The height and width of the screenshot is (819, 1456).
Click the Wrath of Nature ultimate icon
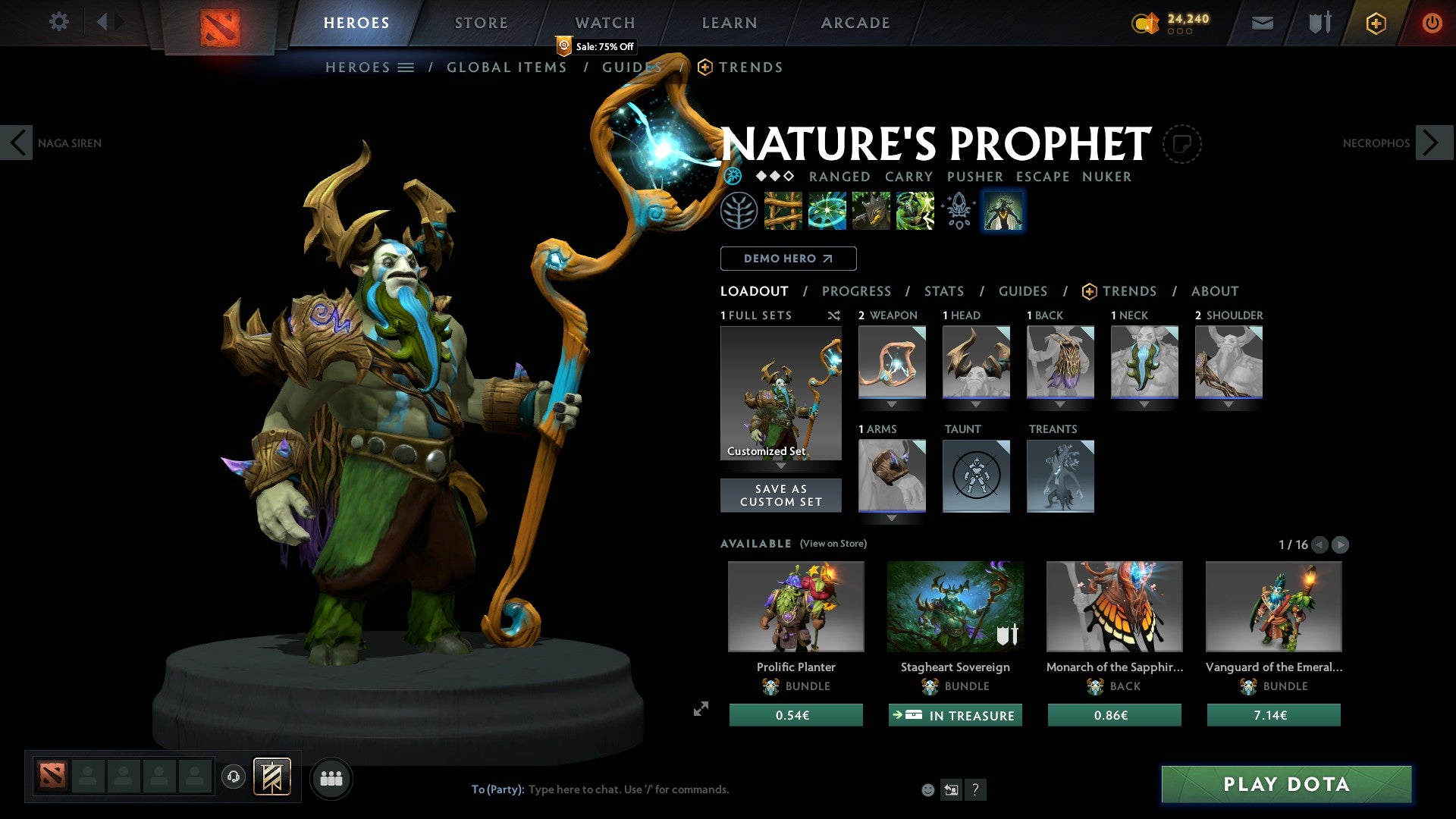tap(913, 211)
